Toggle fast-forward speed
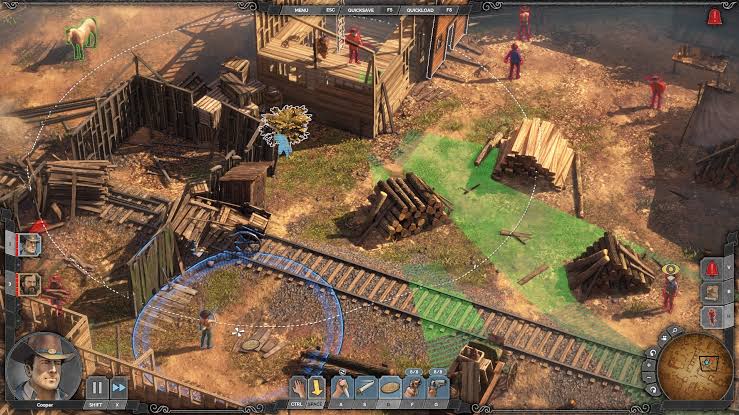 119,387
